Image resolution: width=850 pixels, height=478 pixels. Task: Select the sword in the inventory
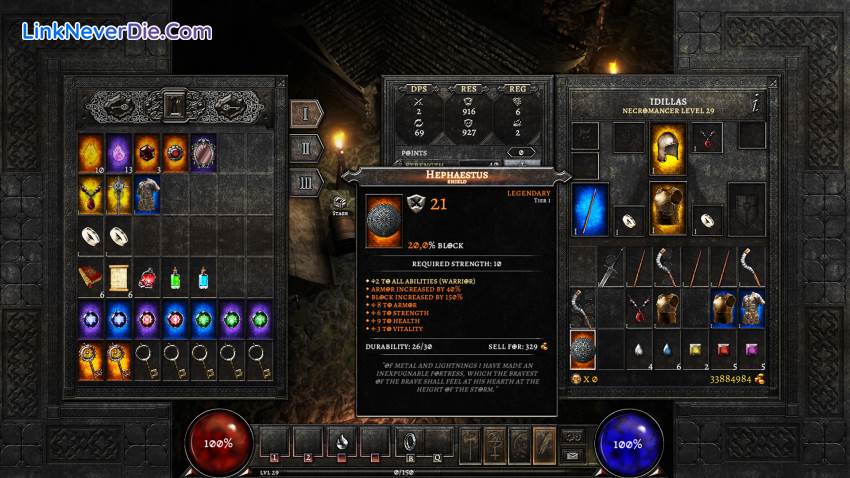pyautogui.click(x=610, y=267)
